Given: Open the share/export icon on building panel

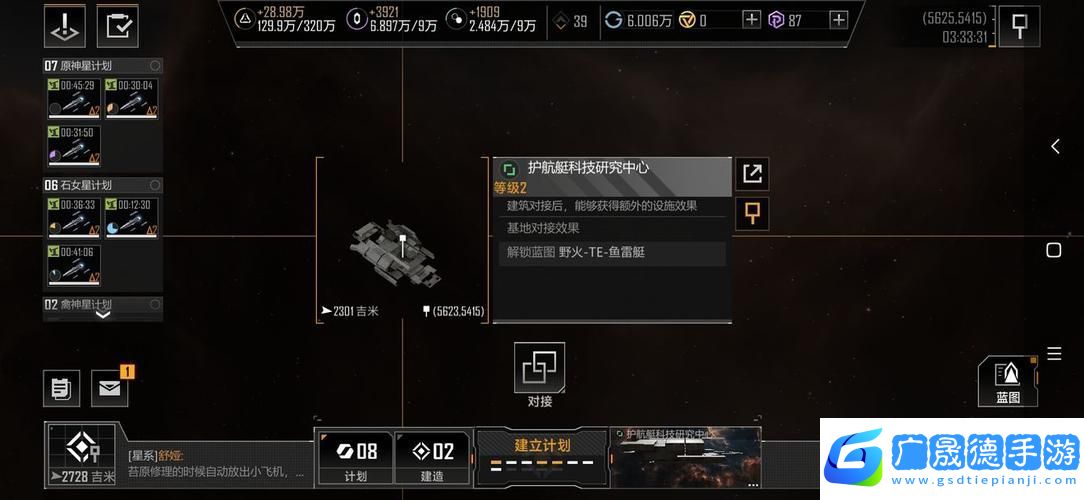Looking at the screenshot, I should [751, 174].
